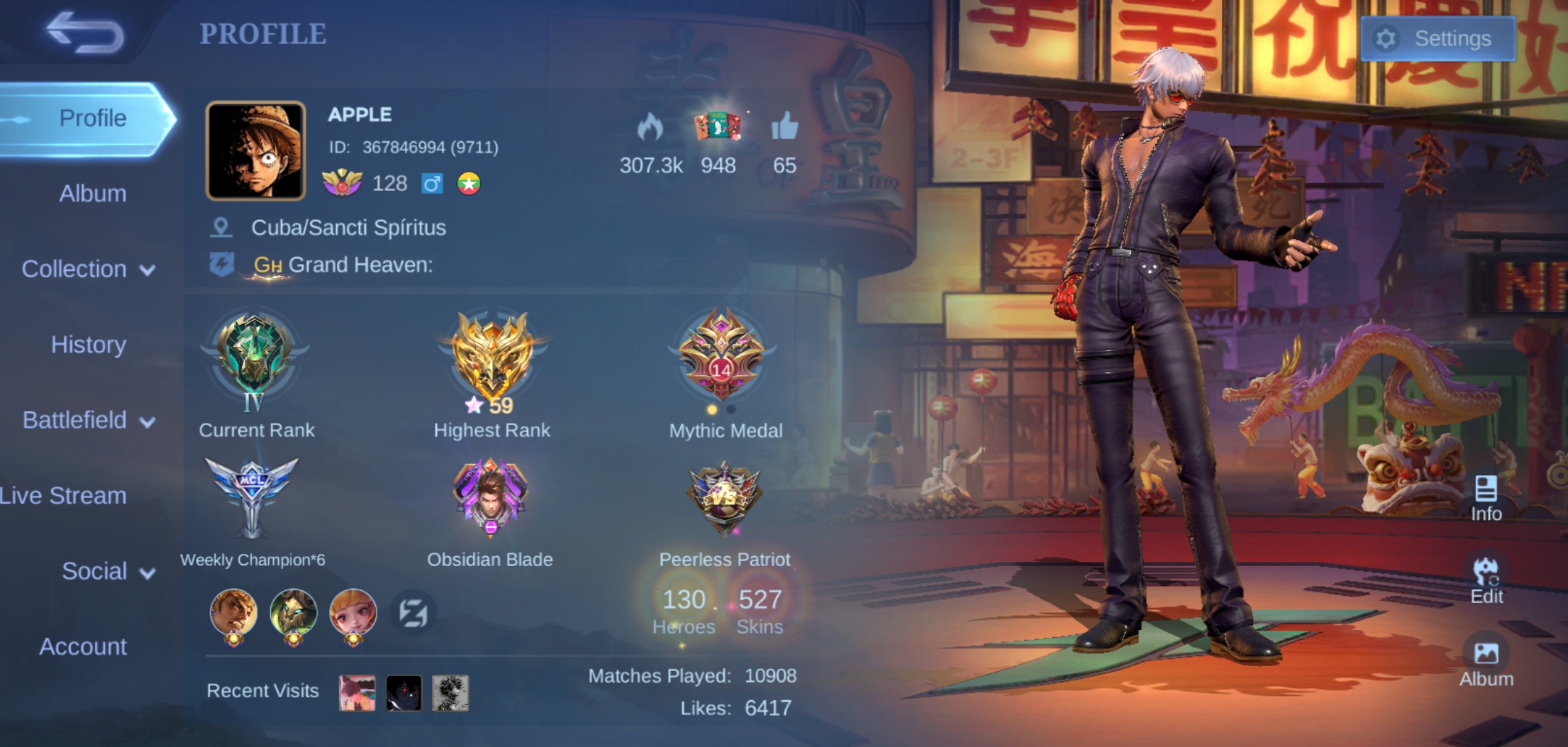Go back using the arrow button

pos(85,33)
